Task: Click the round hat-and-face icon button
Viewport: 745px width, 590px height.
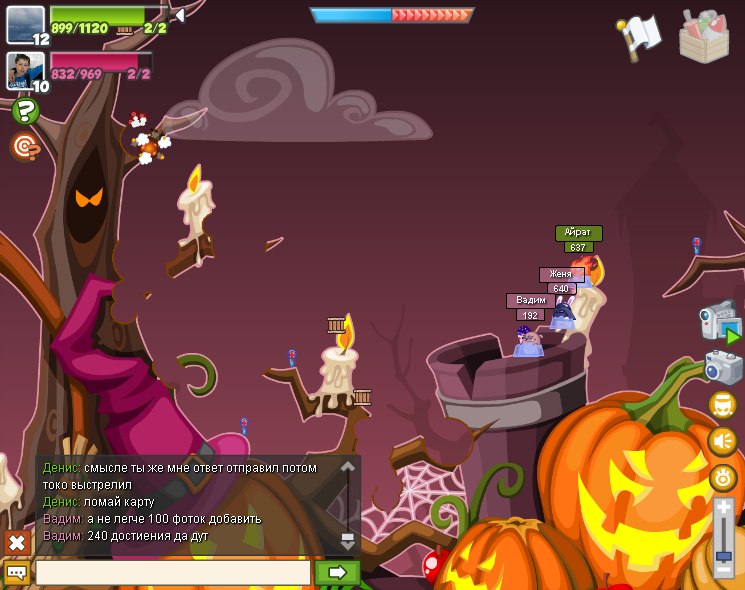Action: pyautogui.click(x=722, y=405)
